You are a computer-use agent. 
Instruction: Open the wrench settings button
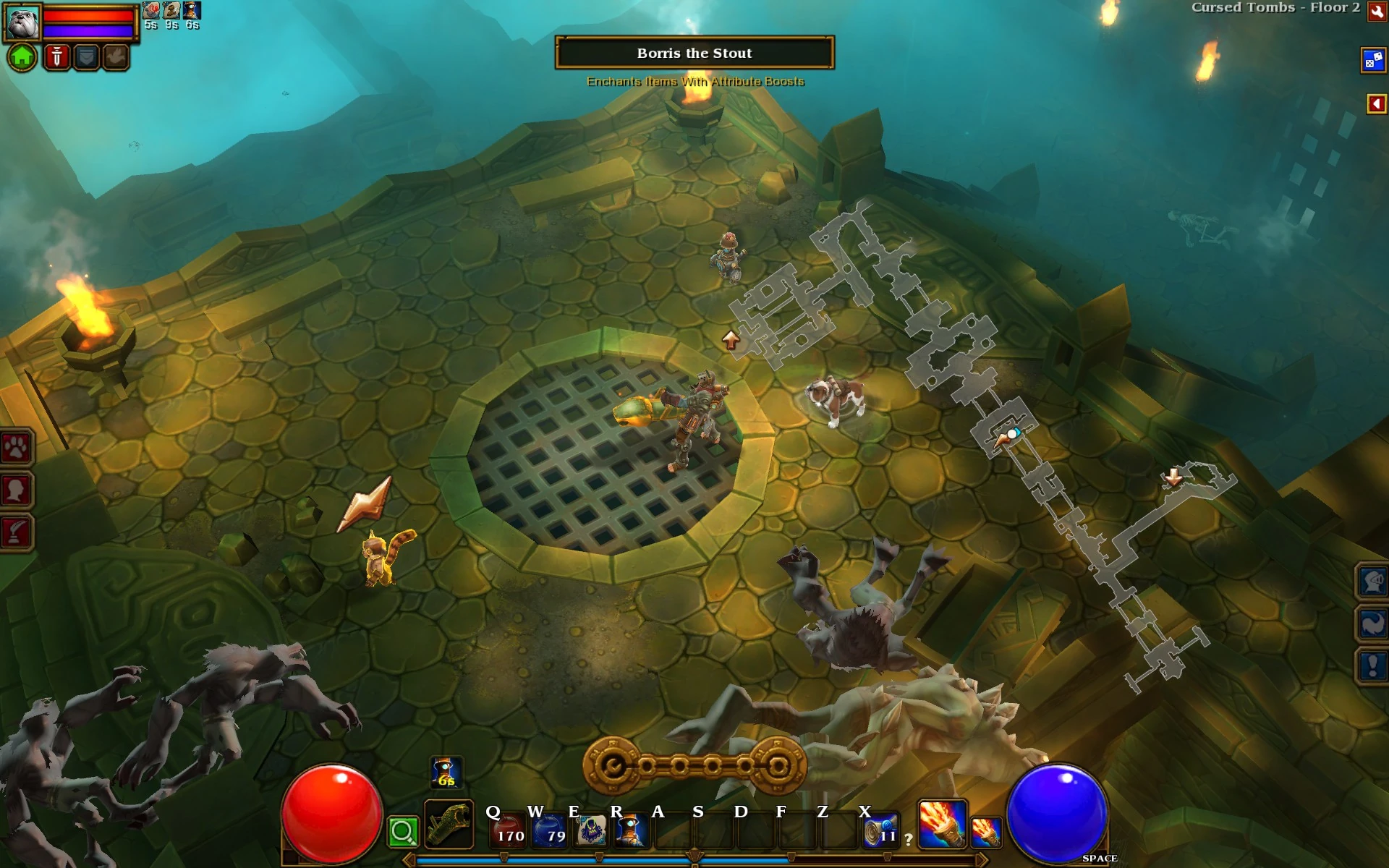1377,12
